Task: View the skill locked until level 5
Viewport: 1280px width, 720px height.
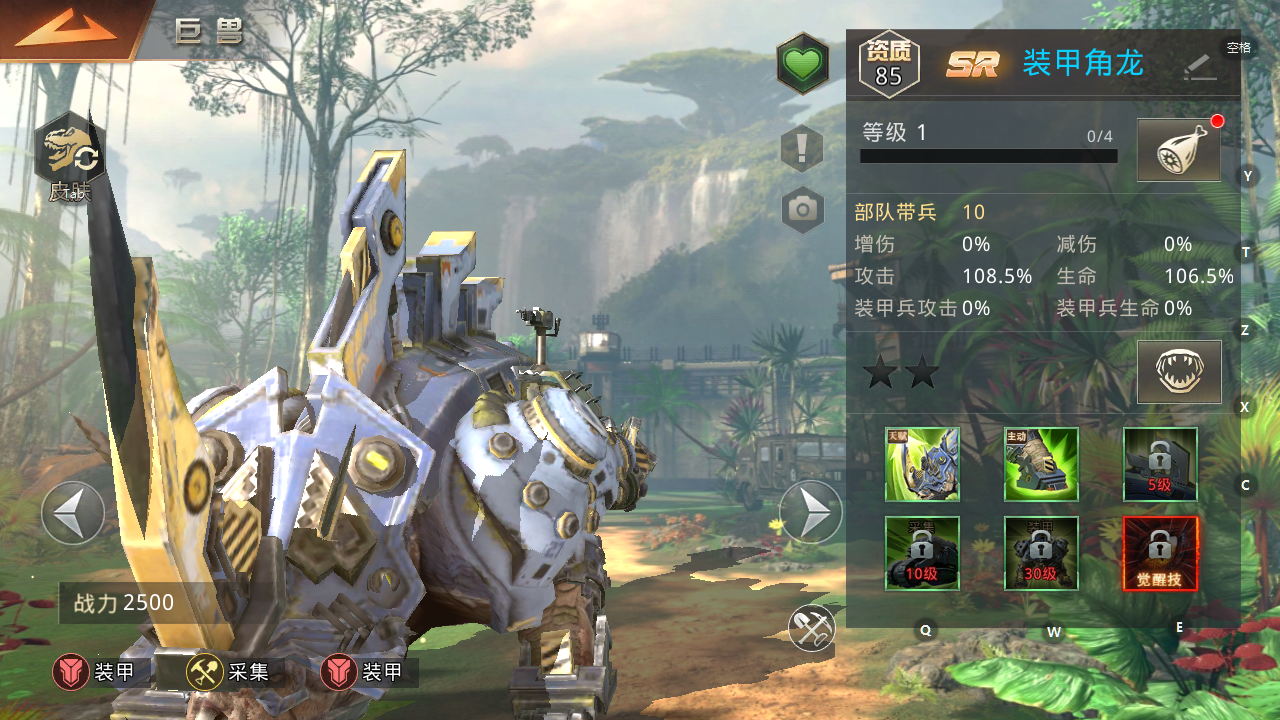Action: 1160,464
